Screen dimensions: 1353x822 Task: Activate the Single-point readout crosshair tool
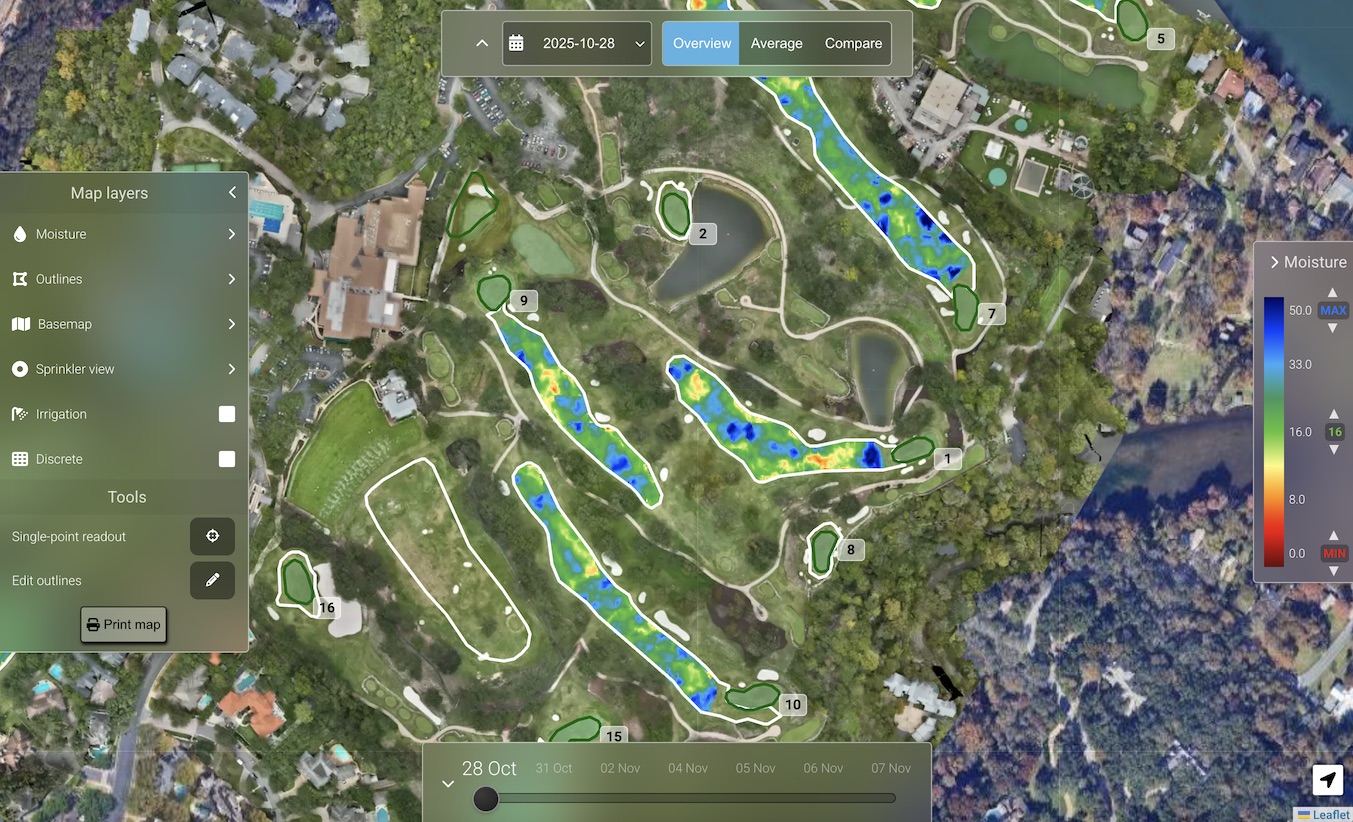point(212,536)
